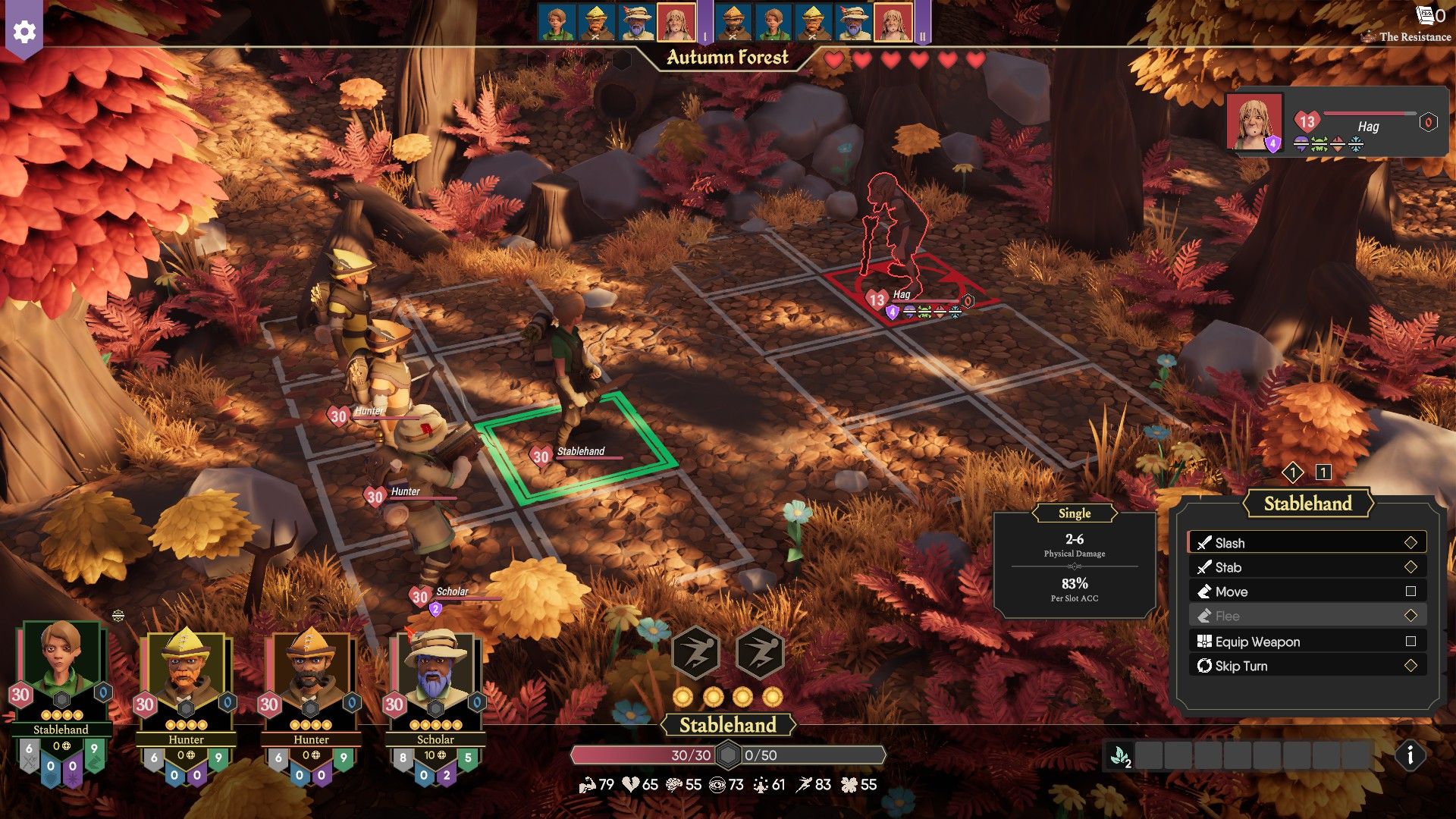The height and width of the screenshot is (819, 1456).
Task: Click the Move action icon
Action: (x=1206, y=591)
